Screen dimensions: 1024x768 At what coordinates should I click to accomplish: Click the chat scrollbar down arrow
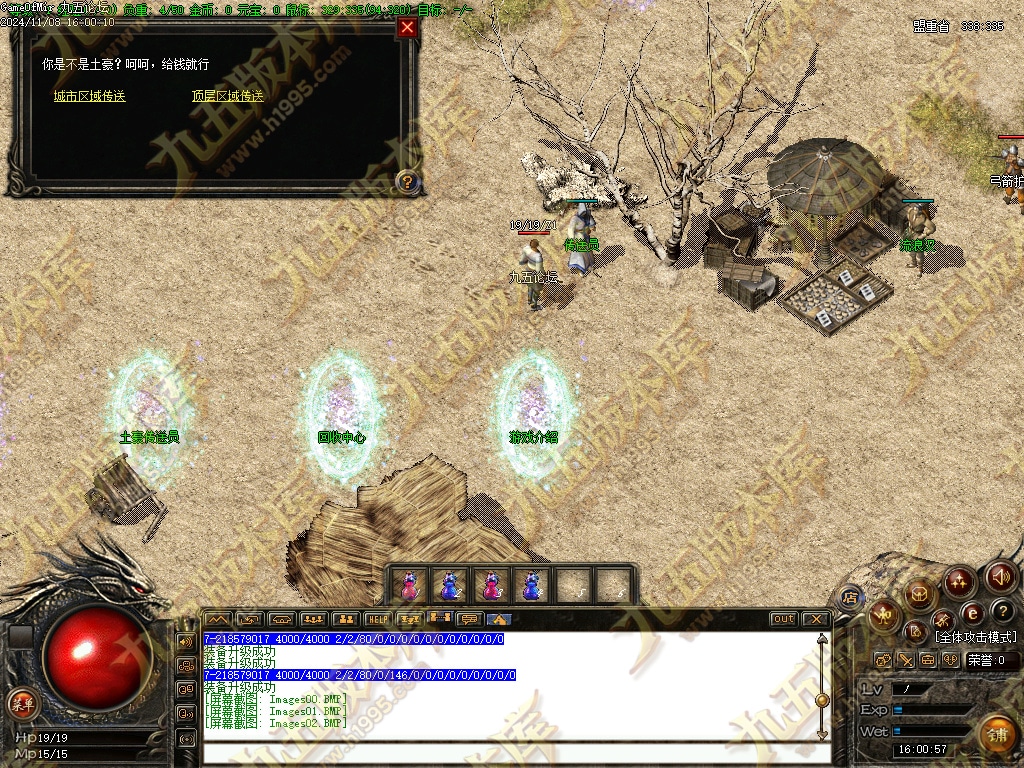(822, 735)
